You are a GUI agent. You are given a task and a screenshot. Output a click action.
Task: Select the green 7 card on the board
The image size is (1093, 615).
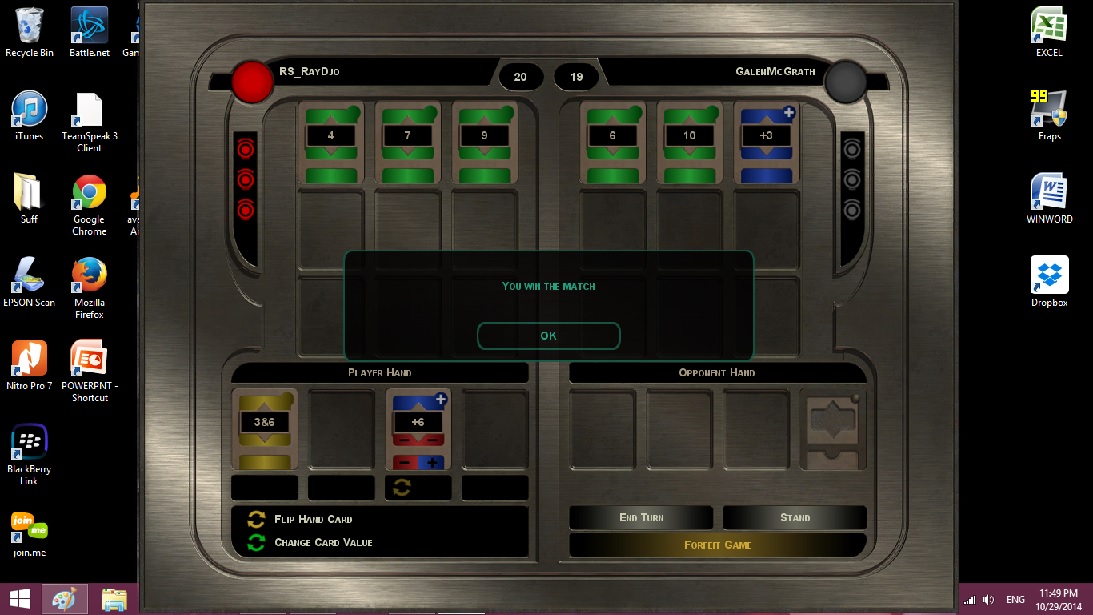click(408, 143)
